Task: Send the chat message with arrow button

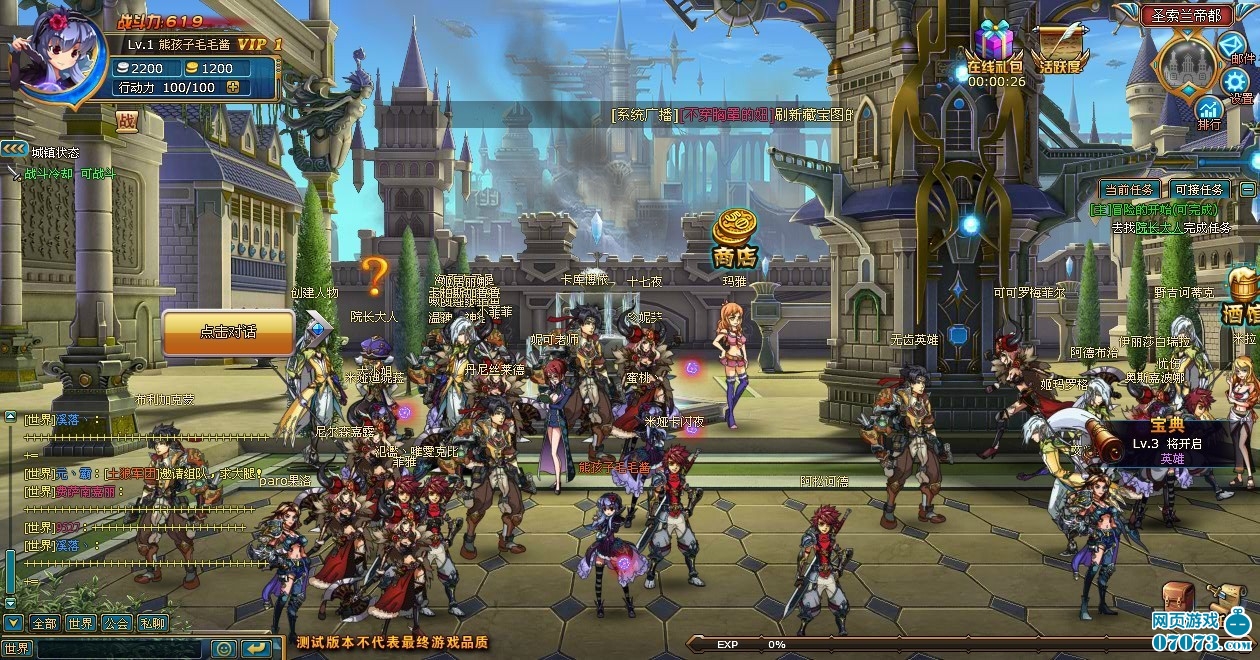Action: pyautogui.click(x=256, y=648)
